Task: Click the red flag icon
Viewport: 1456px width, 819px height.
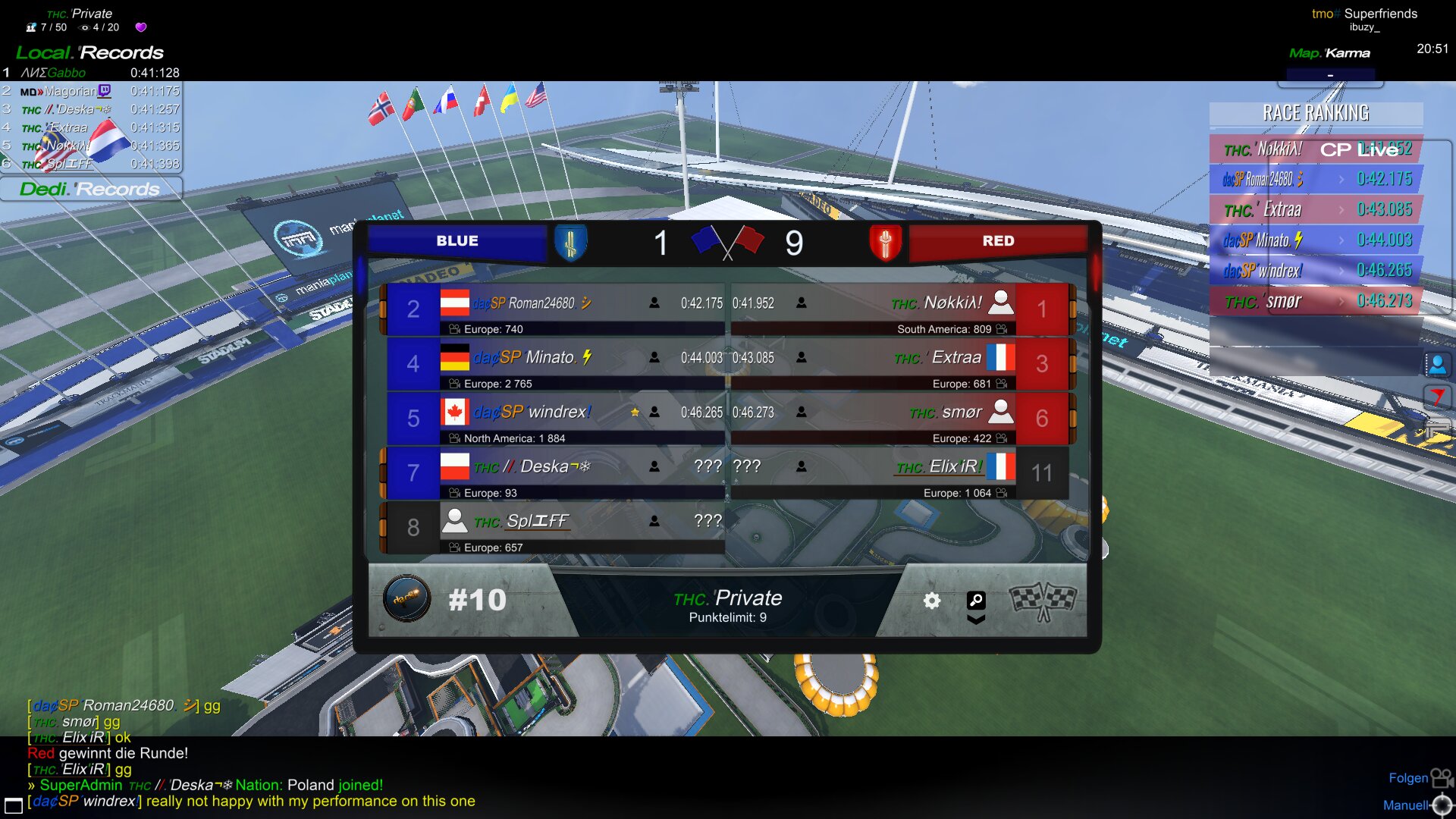Action: (1437, 397)
